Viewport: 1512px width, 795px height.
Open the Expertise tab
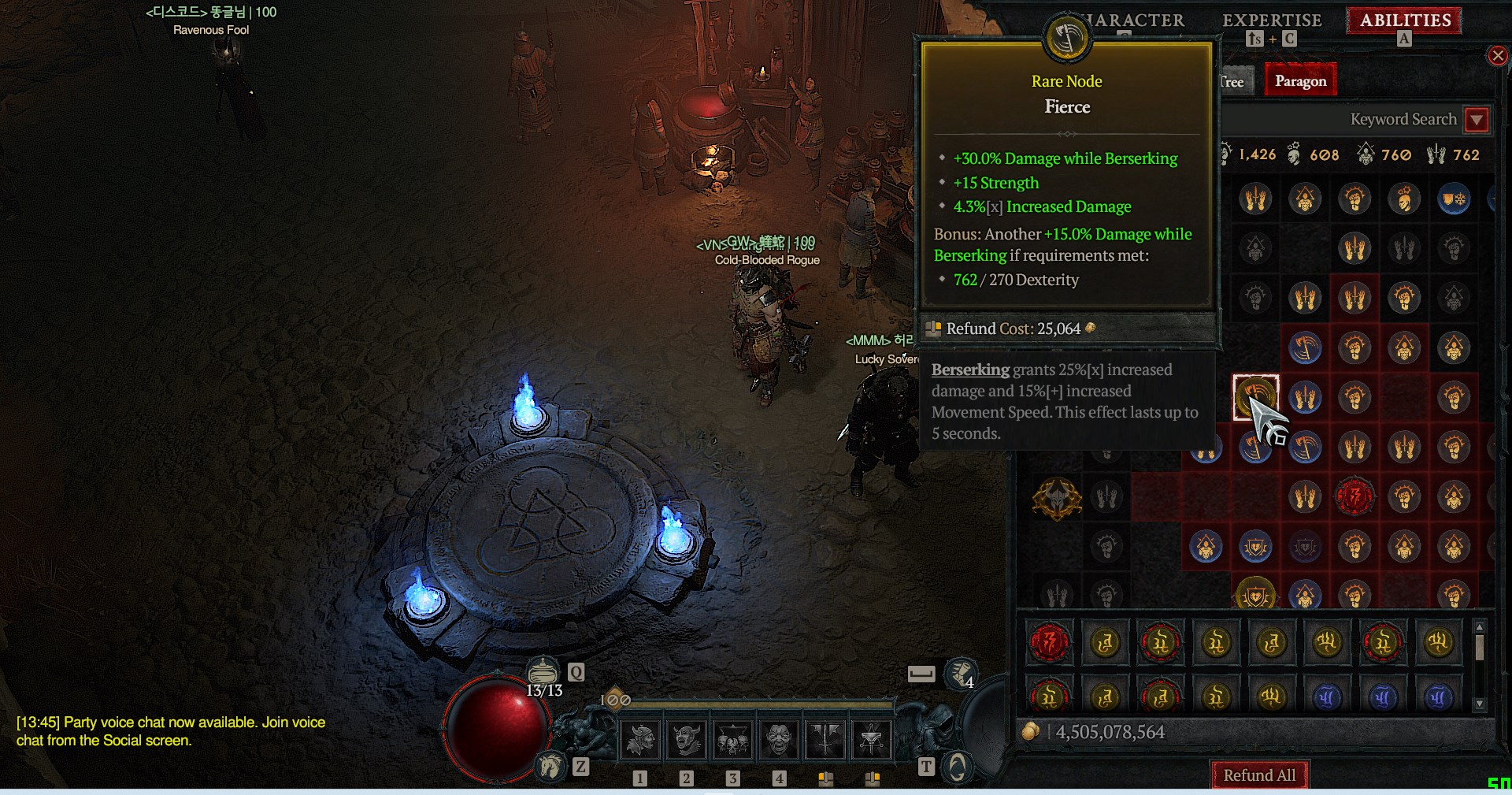tap(1272, 20)
